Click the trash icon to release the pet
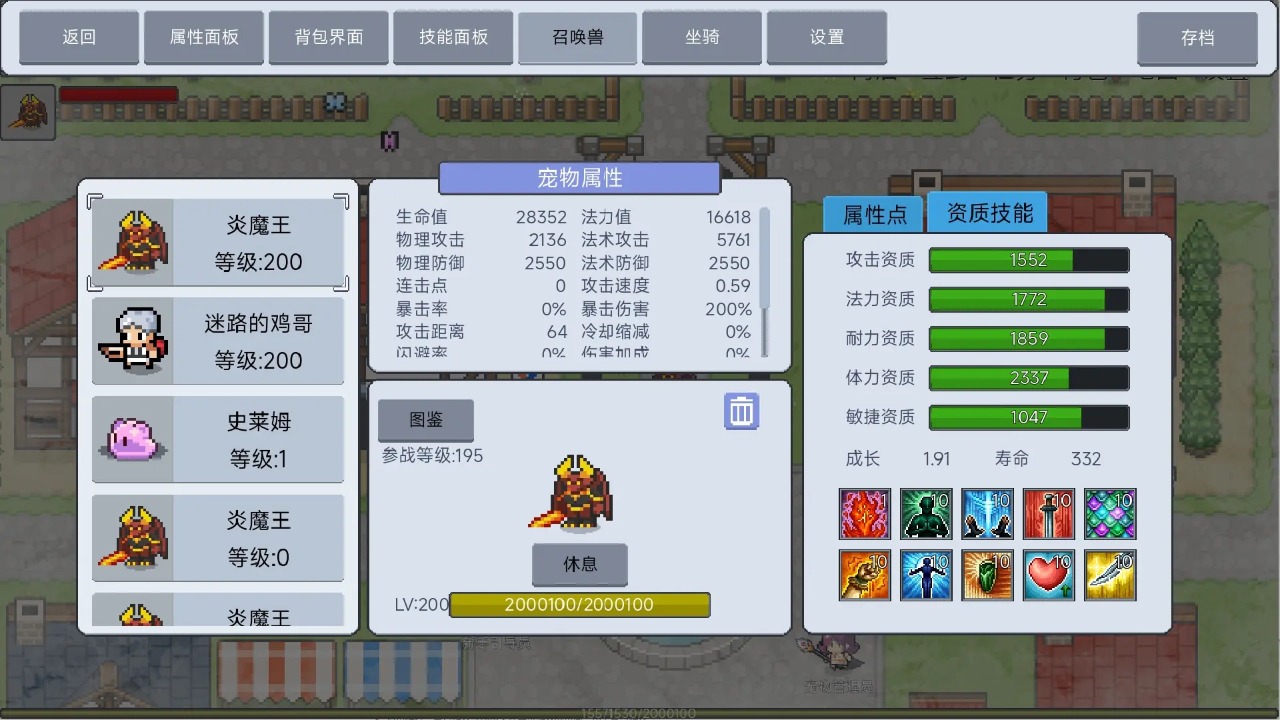 click(x=741, y=411)
